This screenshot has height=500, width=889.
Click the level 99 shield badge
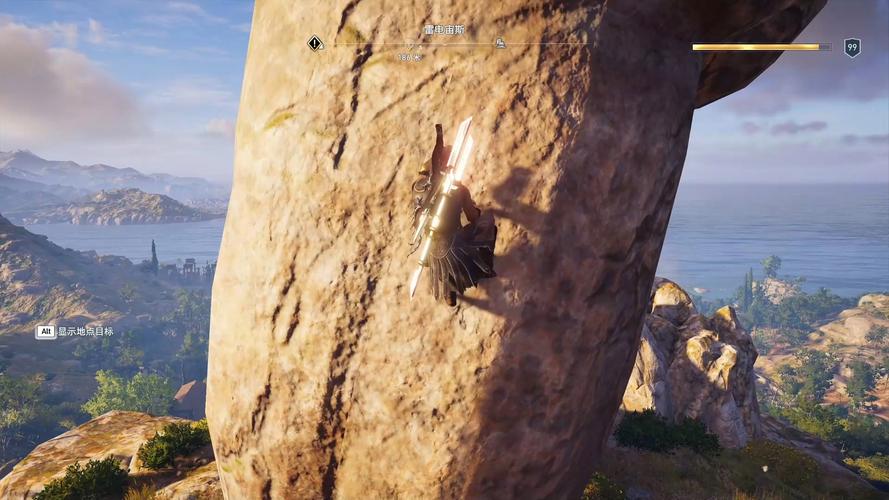pyautogui.click(x=852, y=47)
